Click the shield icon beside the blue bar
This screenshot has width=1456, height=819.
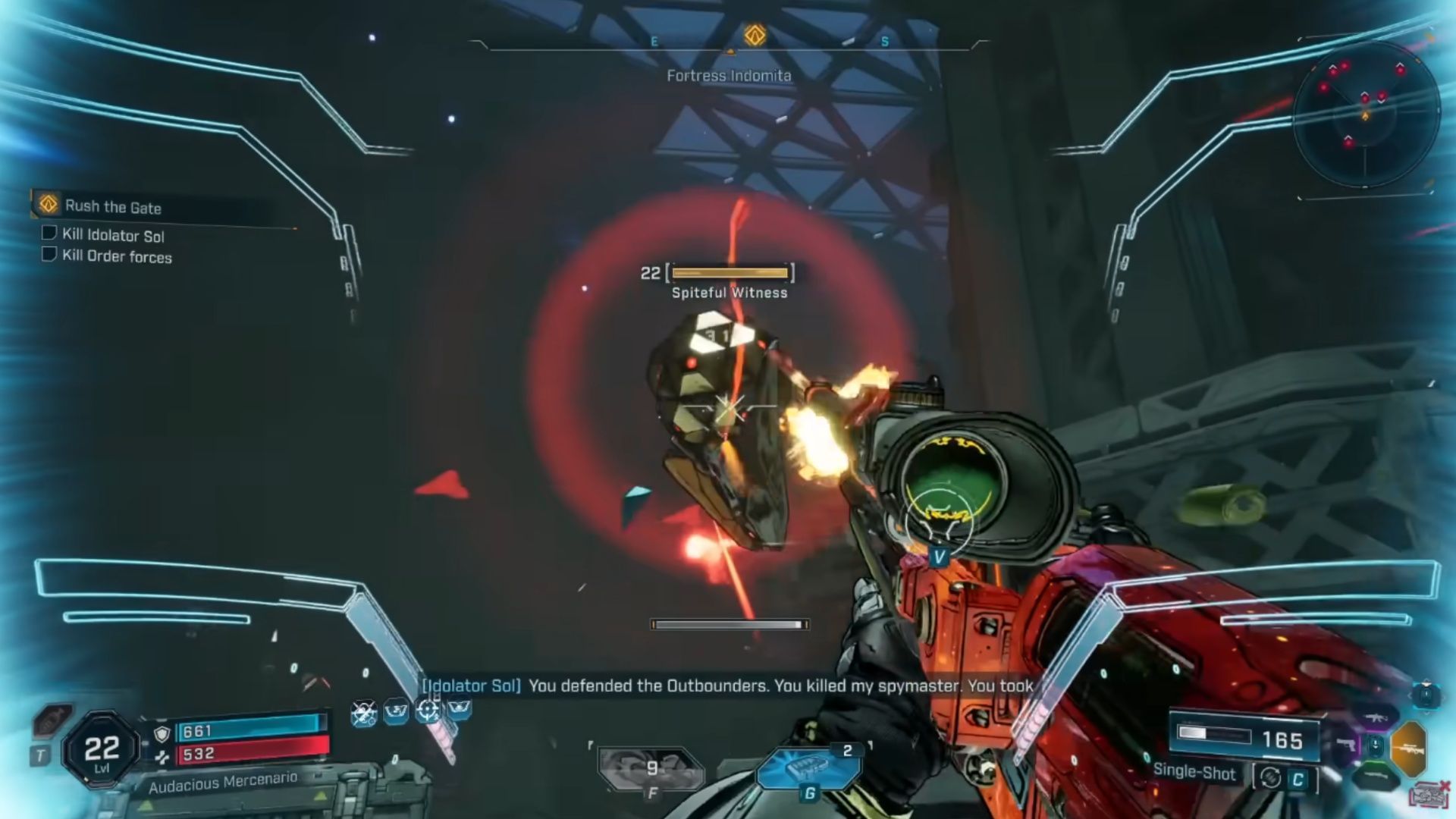coord(162,733)
